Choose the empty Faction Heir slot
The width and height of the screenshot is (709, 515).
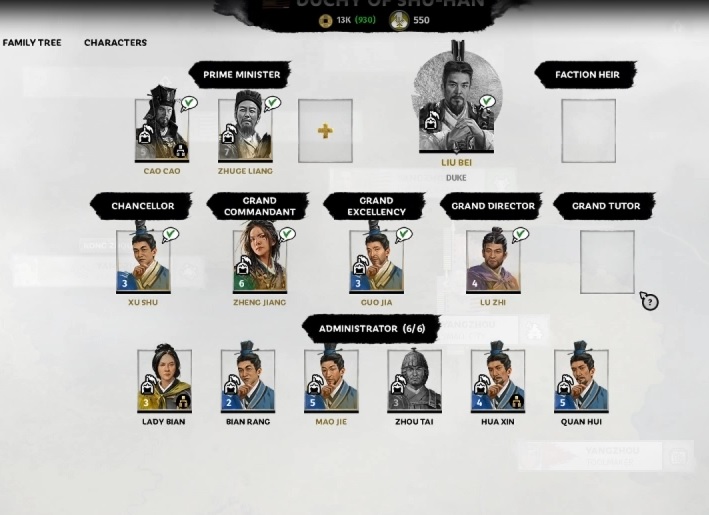pyautogui.click(x=588, y=131)
